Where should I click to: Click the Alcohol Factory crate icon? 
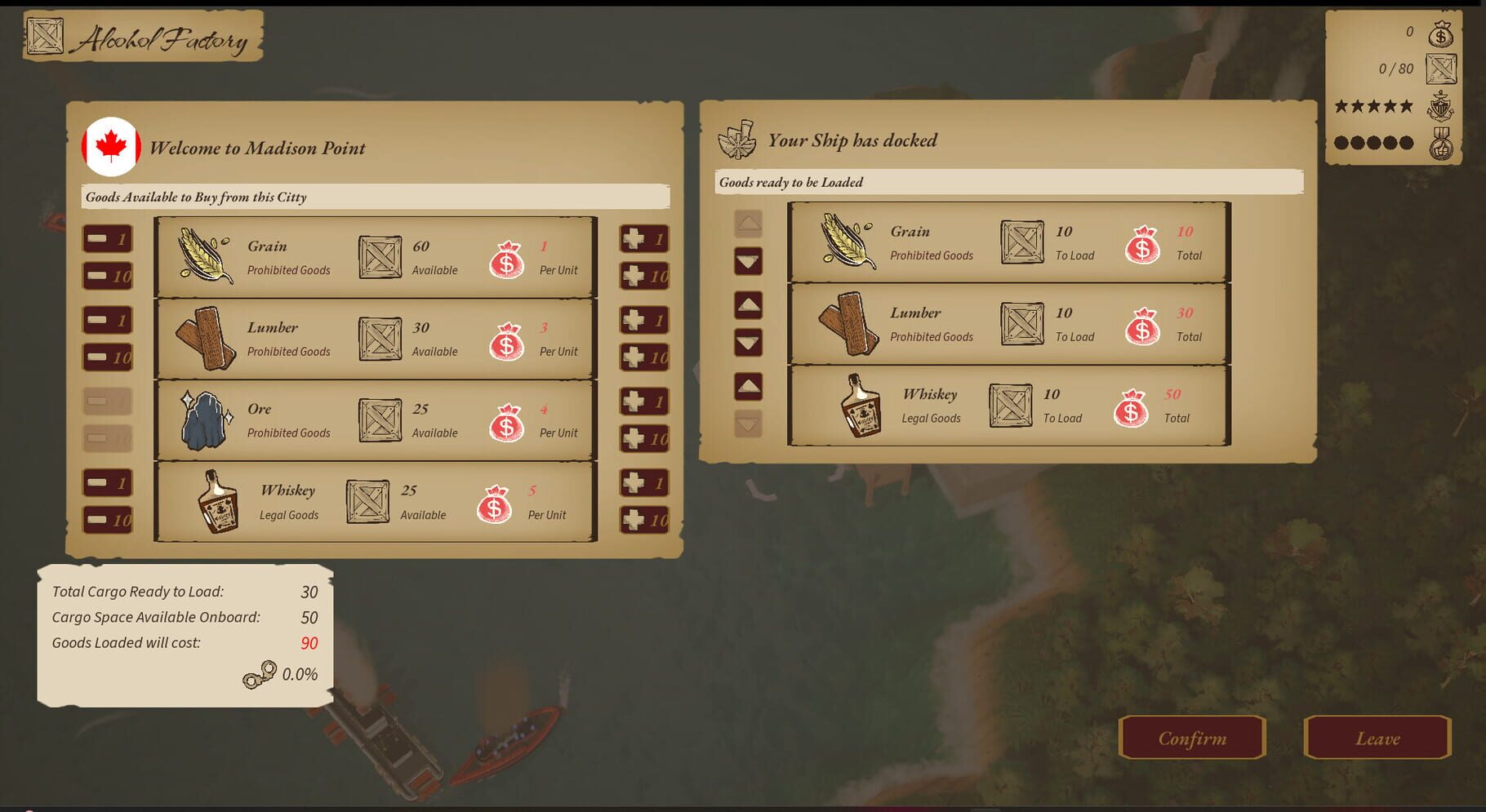[45, 37]
